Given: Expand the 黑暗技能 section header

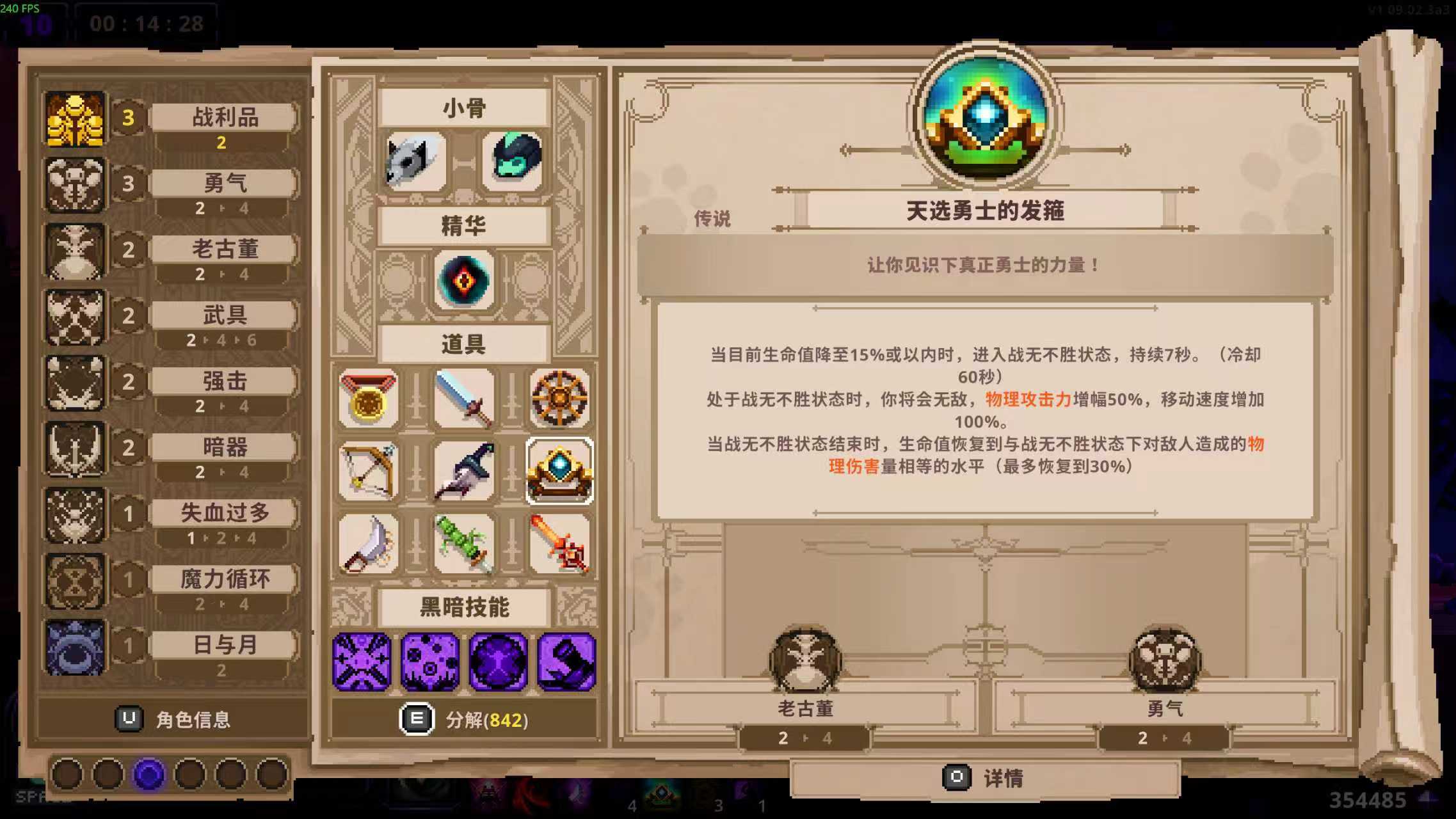Looking at the screenshot, I should coord(463,608).
